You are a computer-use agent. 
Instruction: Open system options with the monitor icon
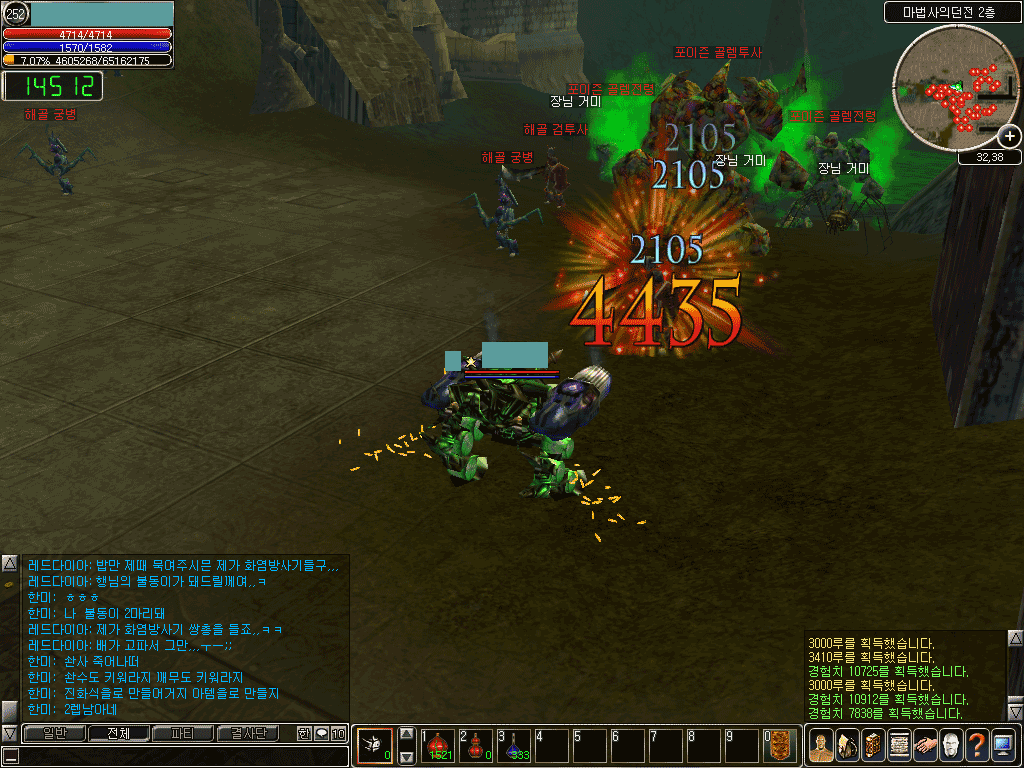(1002, 745)
